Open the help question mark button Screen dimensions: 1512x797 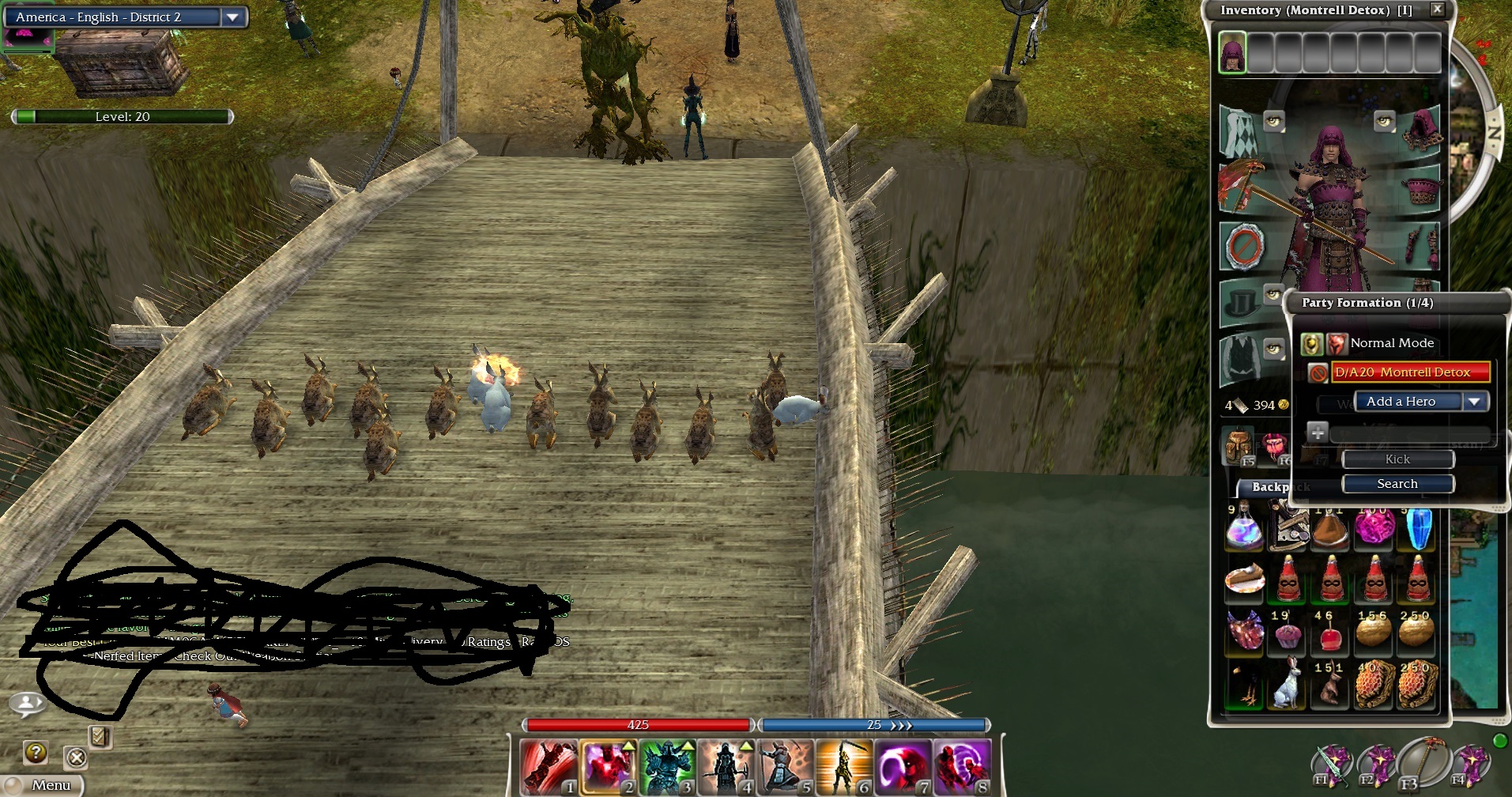[x=36, y=752]
